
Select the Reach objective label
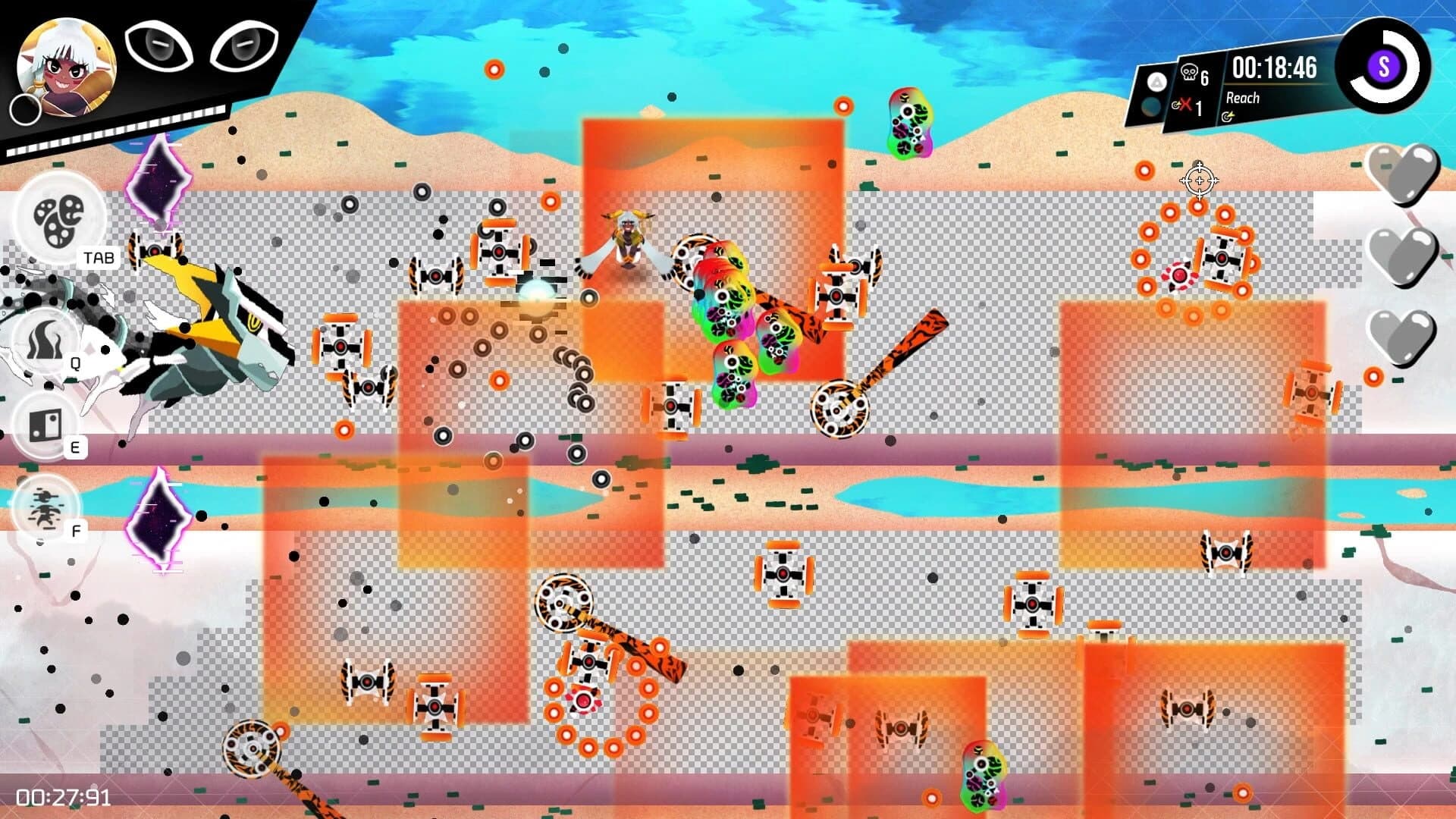(x=1244, y=98)
